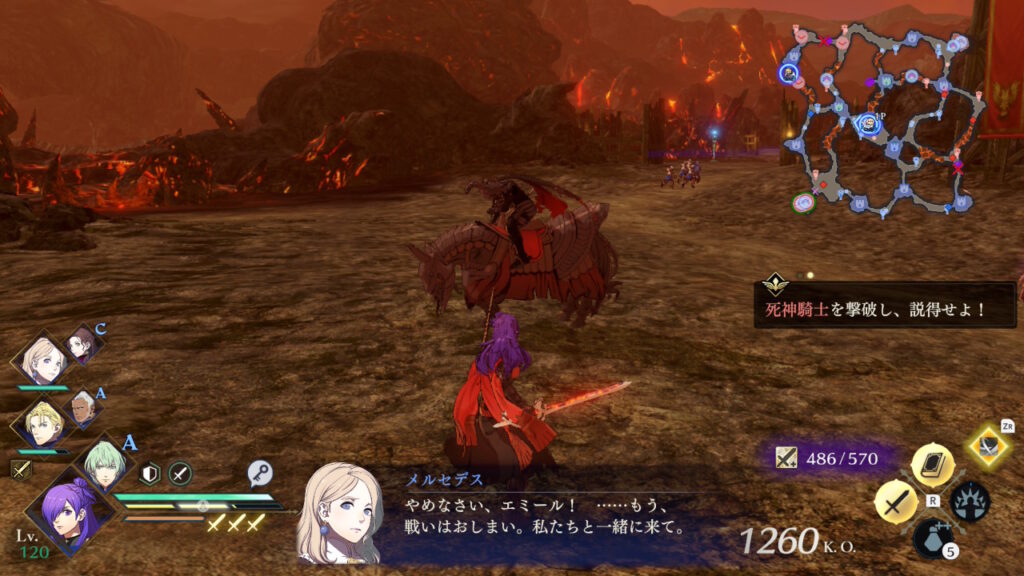The width and height of the screenshot is (1024, 576).
Task: Activate the glowing yellow diamond special icon
Action: point(989,445)
